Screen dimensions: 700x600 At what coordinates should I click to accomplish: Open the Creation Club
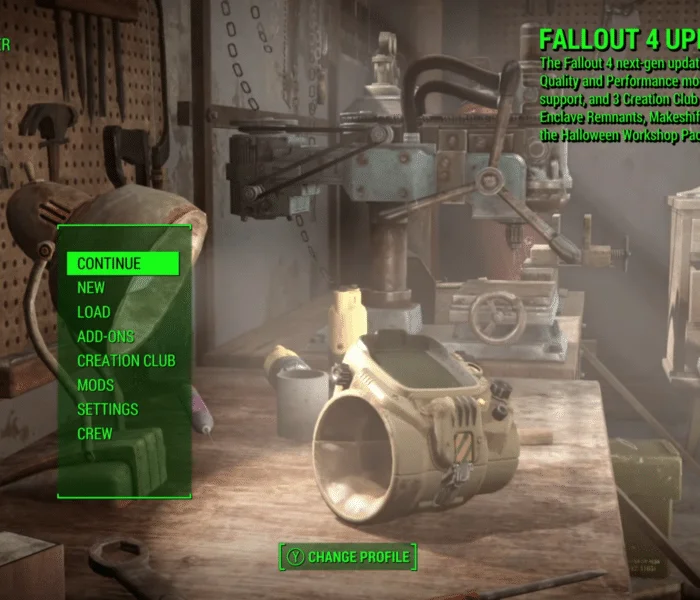tap(126, 361)
